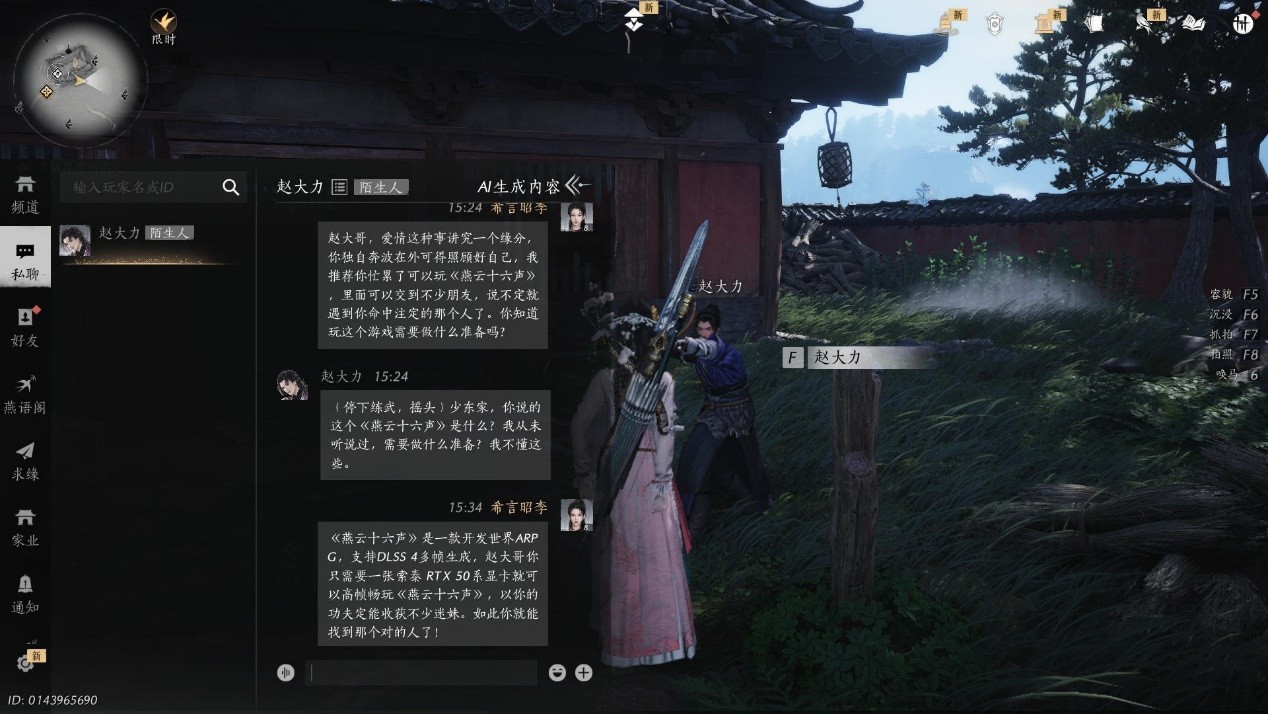
Task: Select the 求缘 paper plane tab
Action: coord(25,461)
